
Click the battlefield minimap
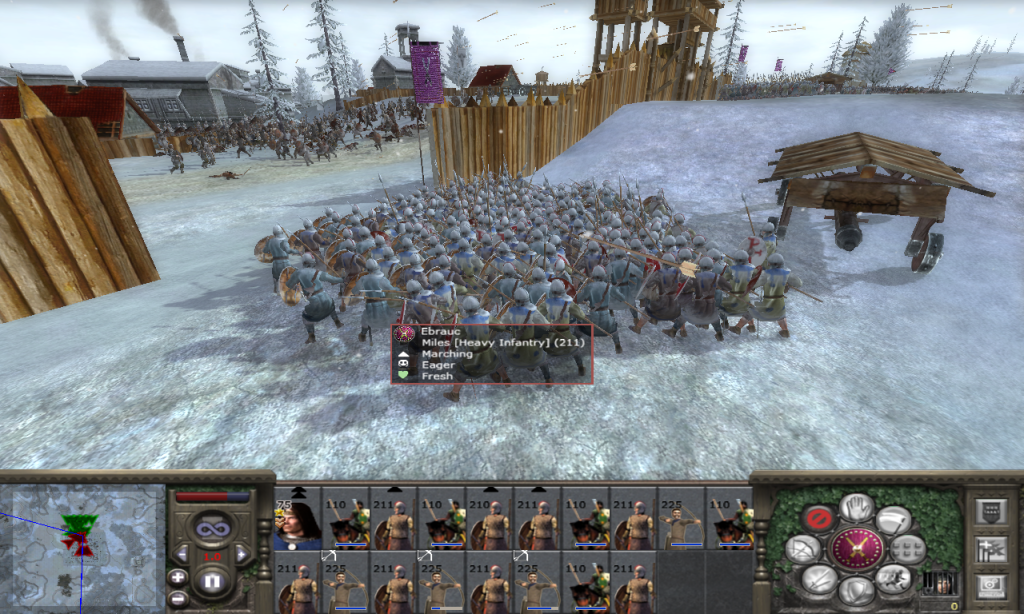[83, 545]
